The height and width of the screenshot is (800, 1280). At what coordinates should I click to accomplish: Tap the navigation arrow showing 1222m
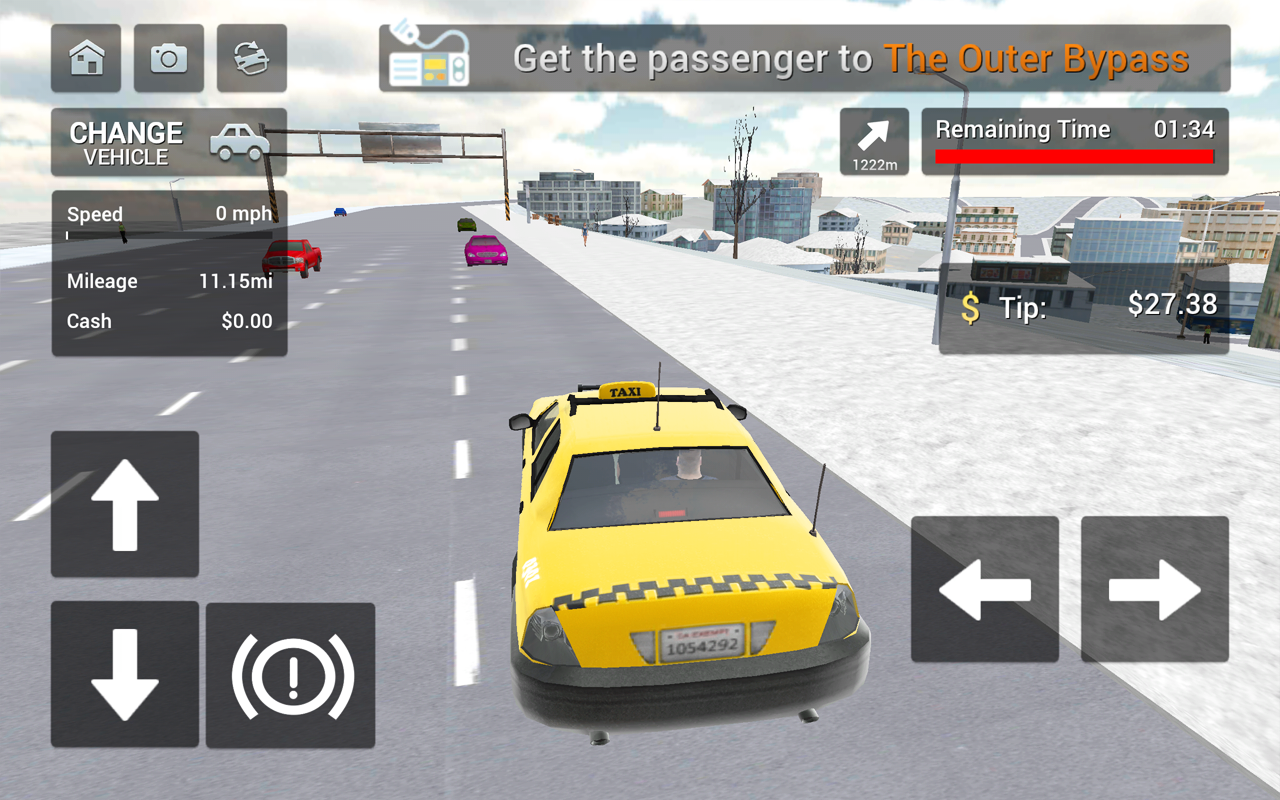coord(872,140)
